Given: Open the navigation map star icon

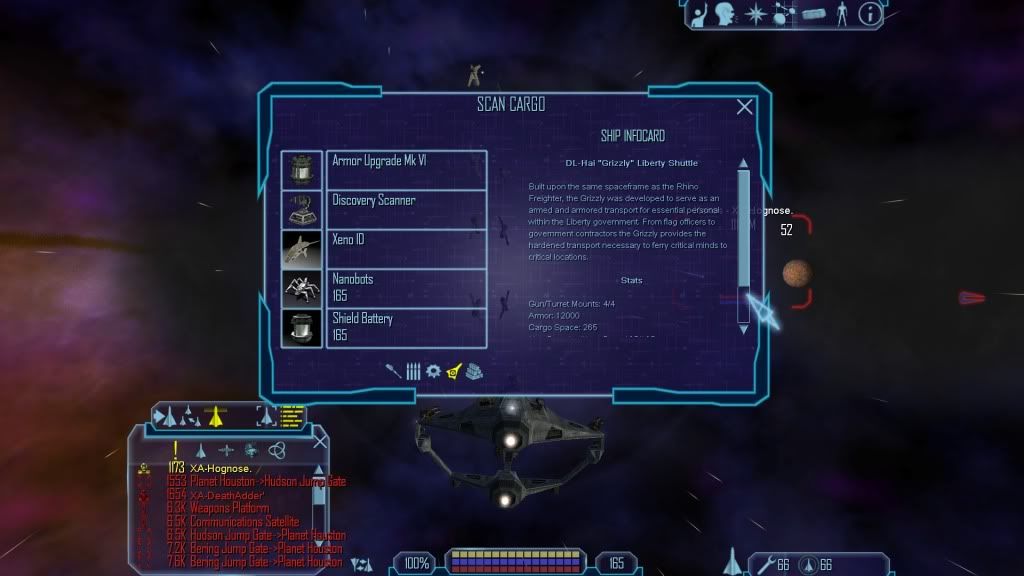Looking at the screenshot, I should [757, 14].
